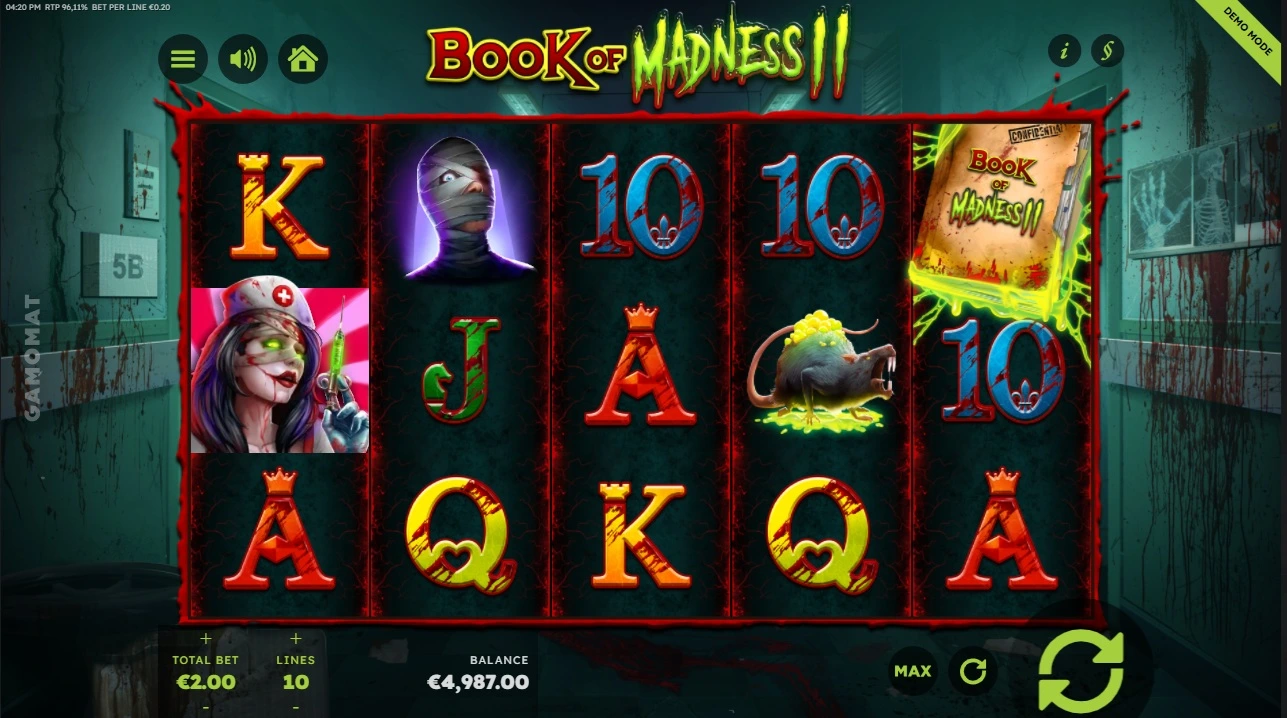
Task: Add another payline with the plus
Action: tap(295, 638)
